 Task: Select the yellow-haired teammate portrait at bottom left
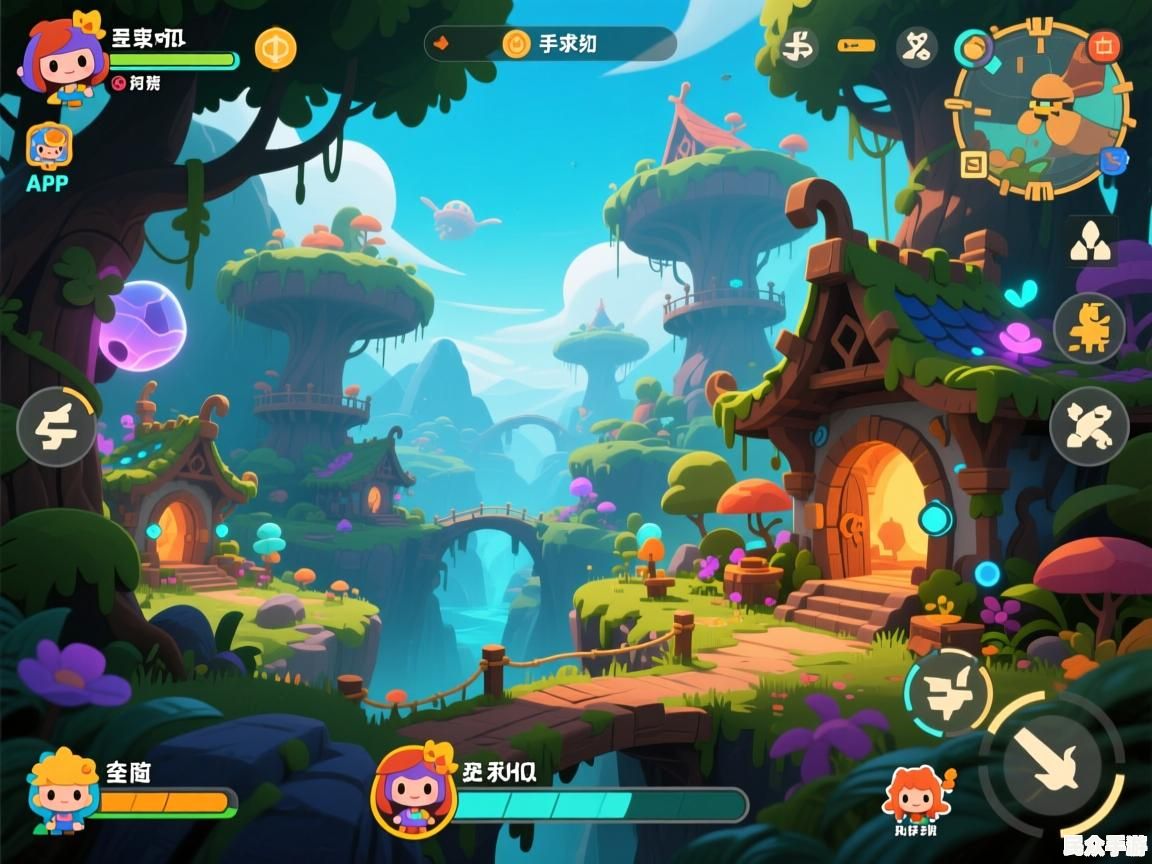coord(63,790)
